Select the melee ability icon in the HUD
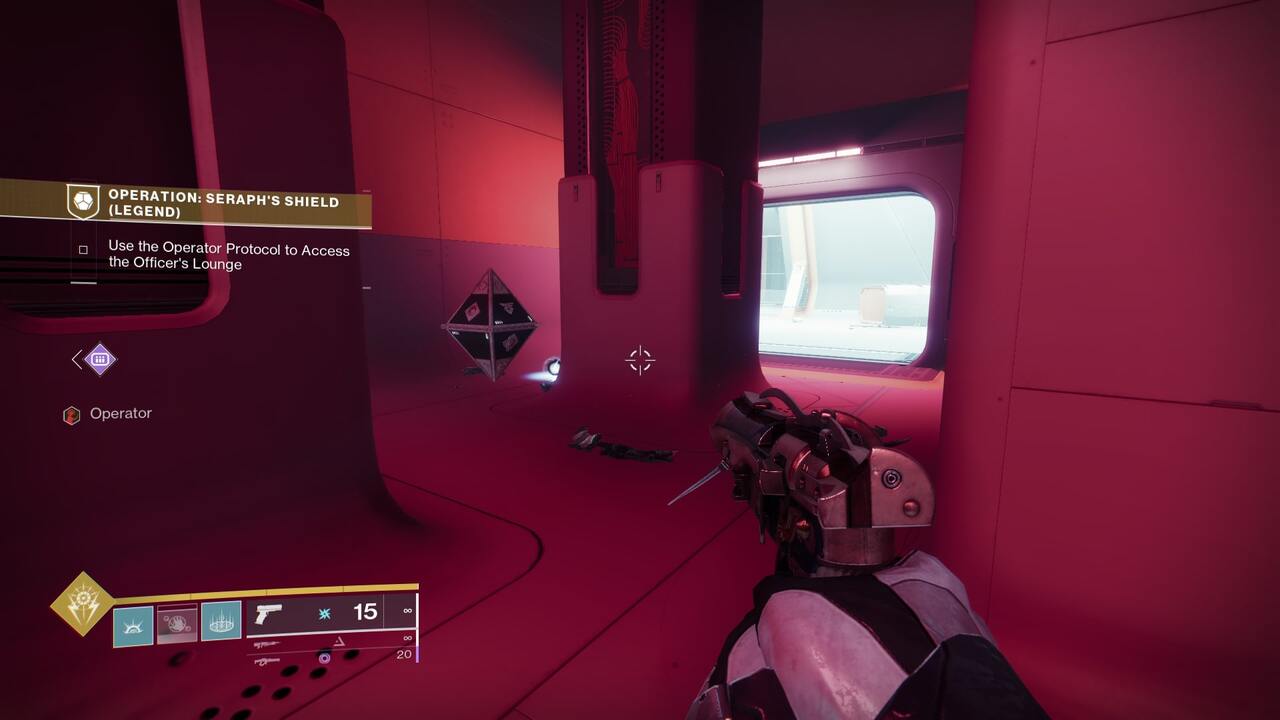Screen dimensions: 1280x720 177,622
